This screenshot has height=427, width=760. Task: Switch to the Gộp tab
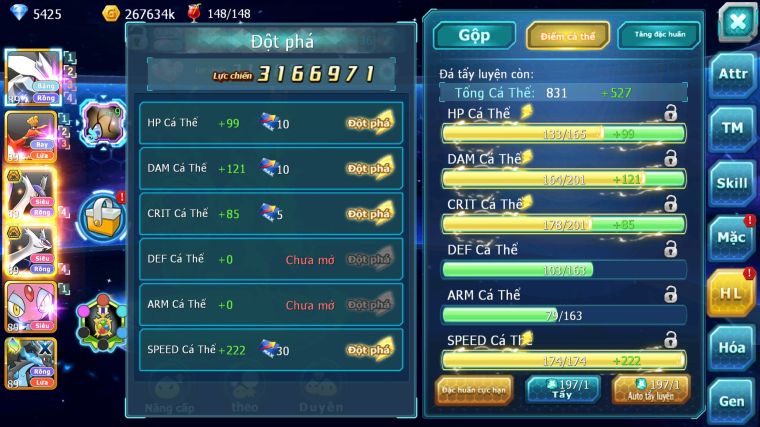coord(473,35)
